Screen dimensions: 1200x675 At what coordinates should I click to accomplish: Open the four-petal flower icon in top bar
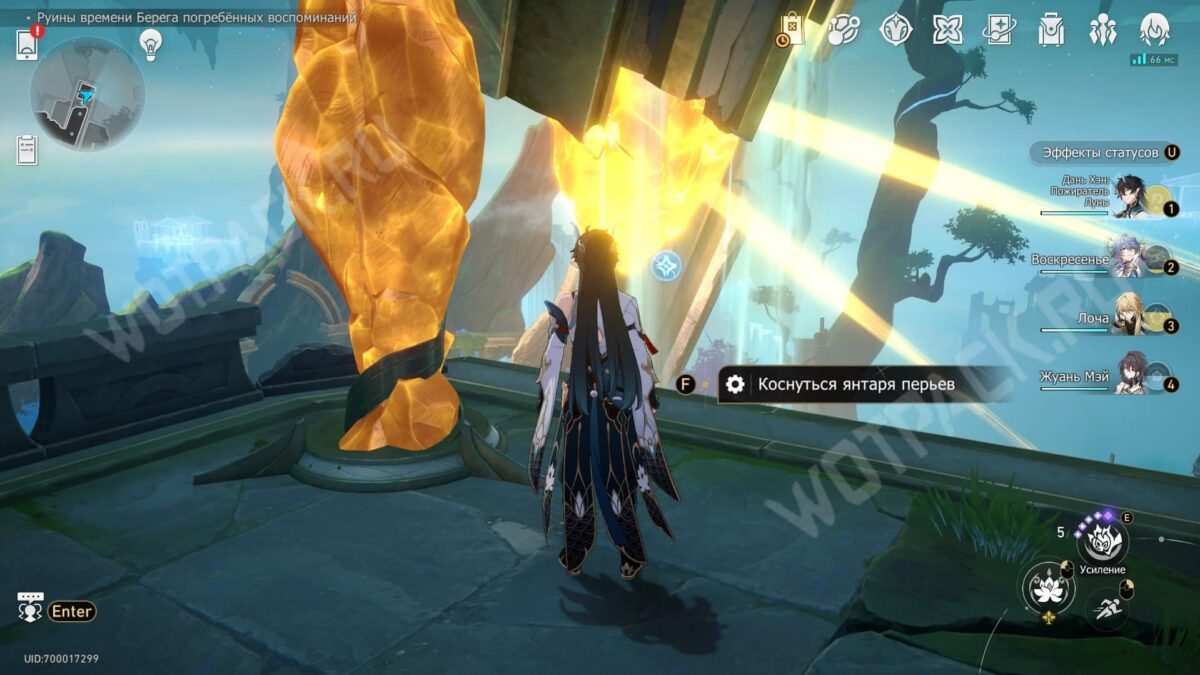click(947, 30)
